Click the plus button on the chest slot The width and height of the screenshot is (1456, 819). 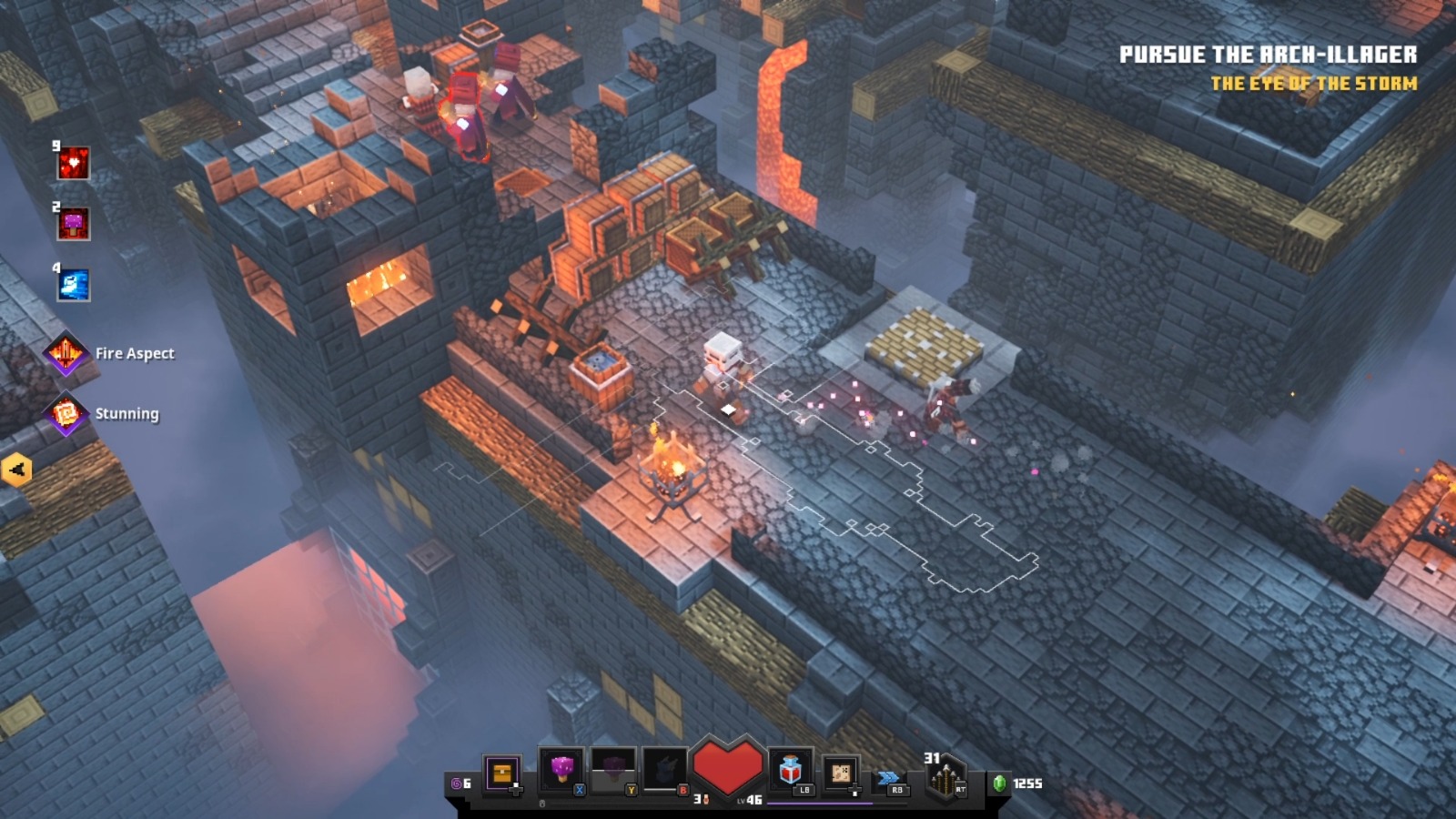point(515,792)
